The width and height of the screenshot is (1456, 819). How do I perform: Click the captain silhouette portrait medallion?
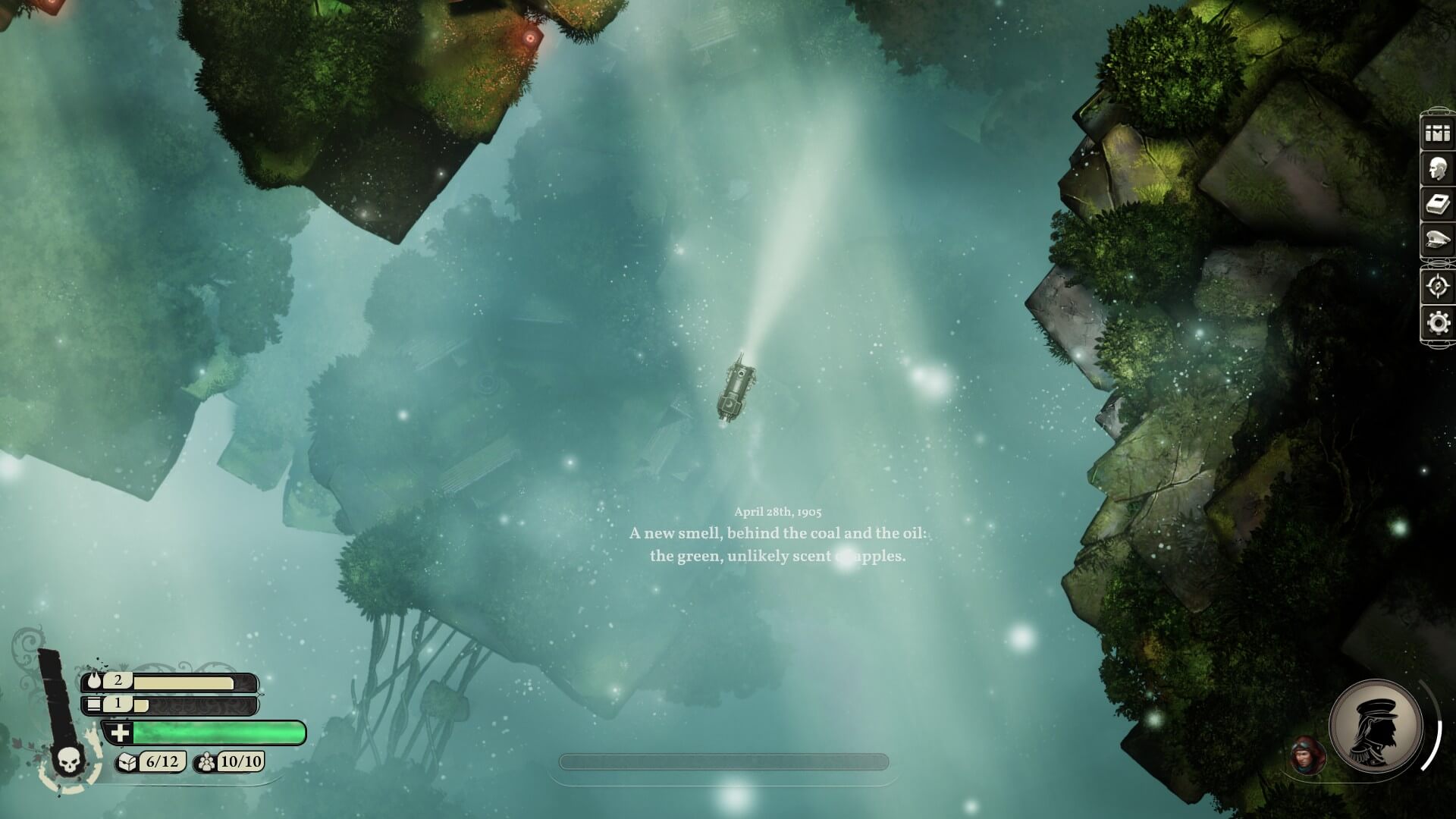click(x=1375, y=726)
